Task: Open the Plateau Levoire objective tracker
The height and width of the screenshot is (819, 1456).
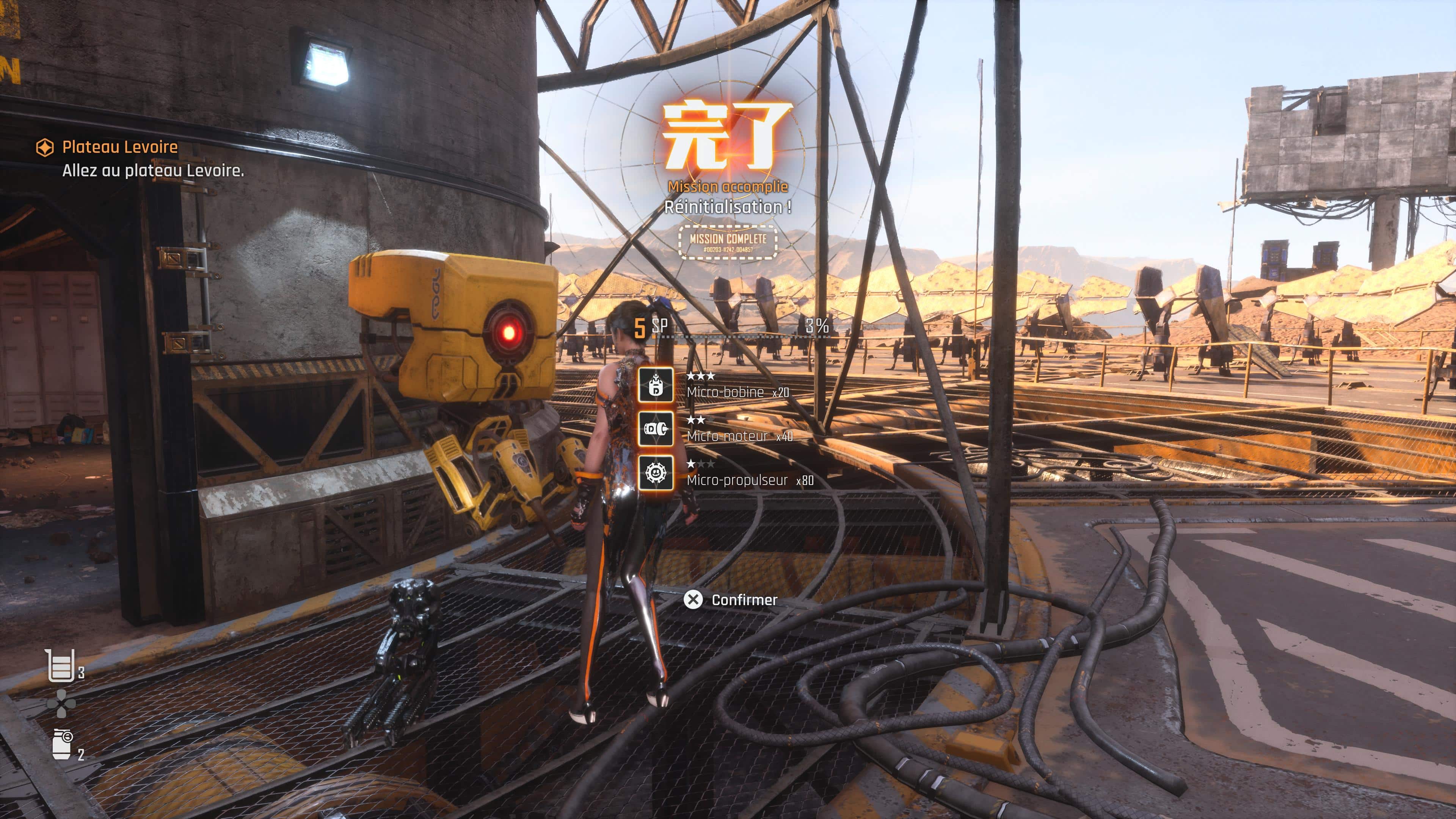Action: click(119, 147)
